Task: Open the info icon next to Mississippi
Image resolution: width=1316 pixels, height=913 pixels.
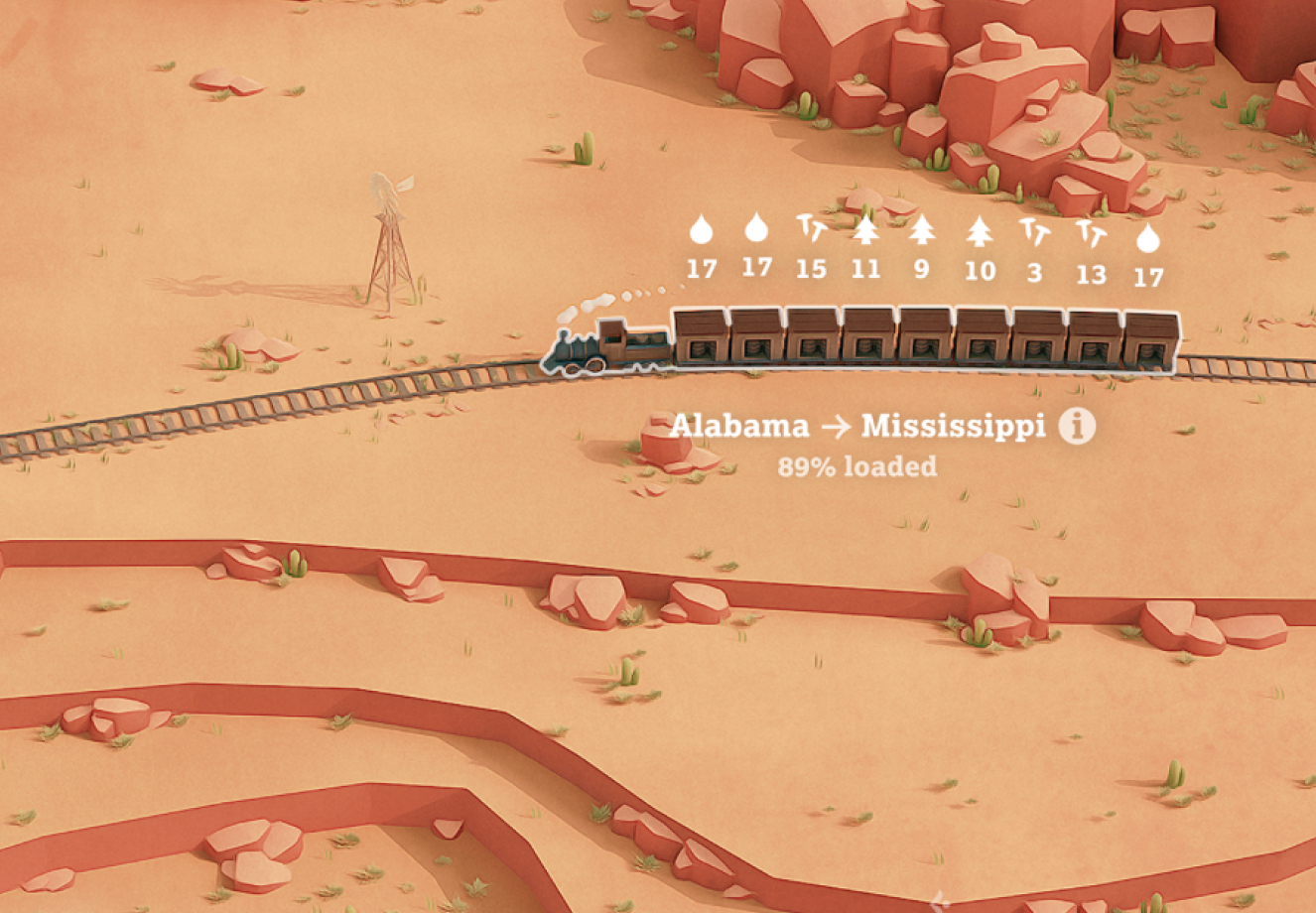Action: tap(1076, 427)
